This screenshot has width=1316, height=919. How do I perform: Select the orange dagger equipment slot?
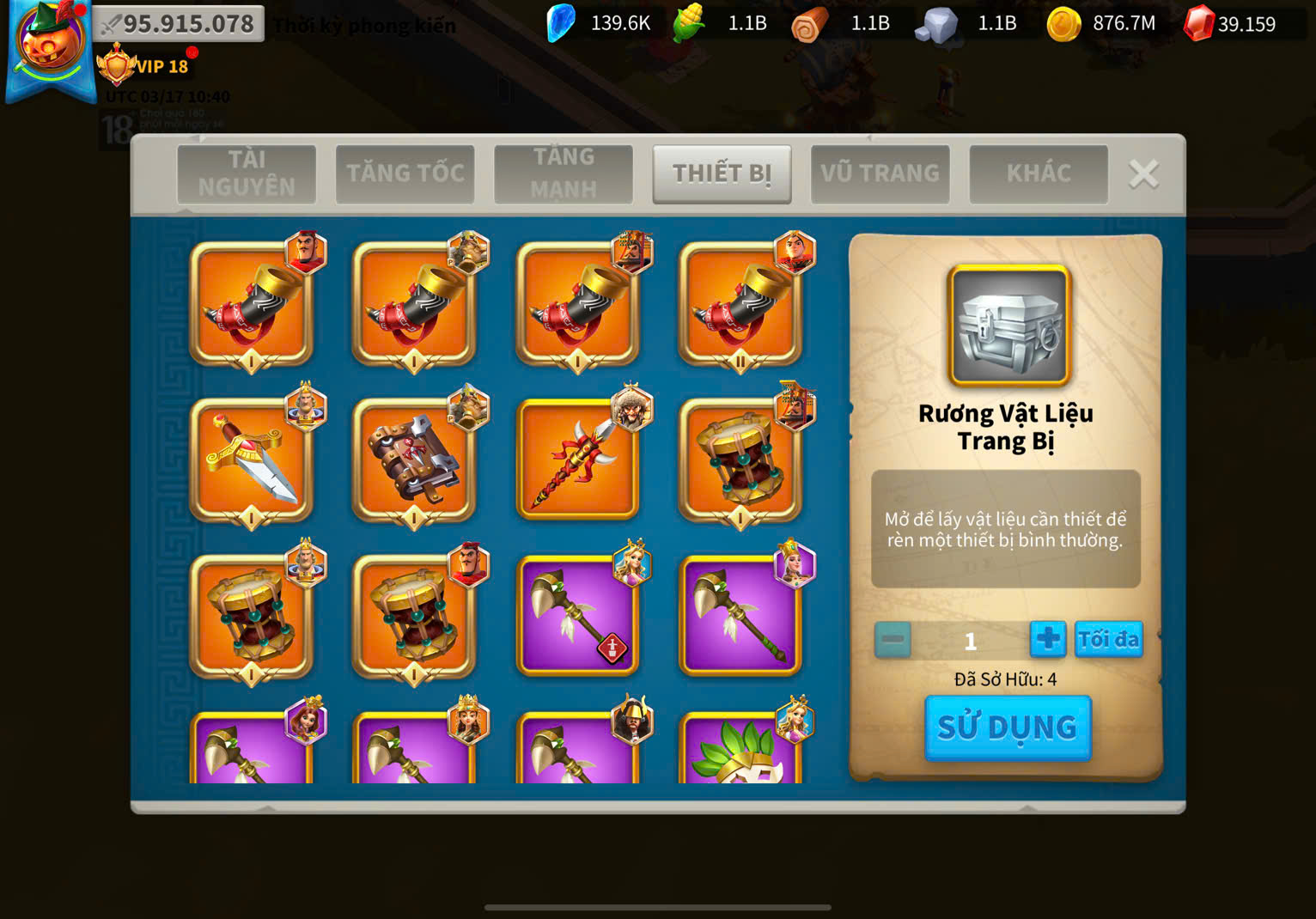tap(251, 460)
